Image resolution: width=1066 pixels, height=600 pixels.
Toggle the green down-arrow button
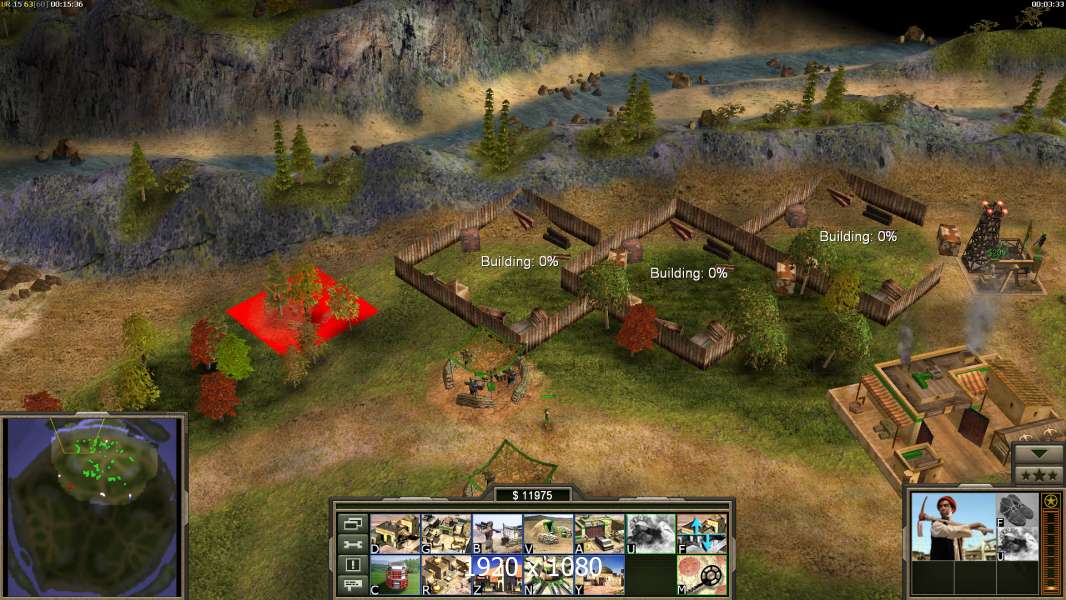tap(1038, 454)
